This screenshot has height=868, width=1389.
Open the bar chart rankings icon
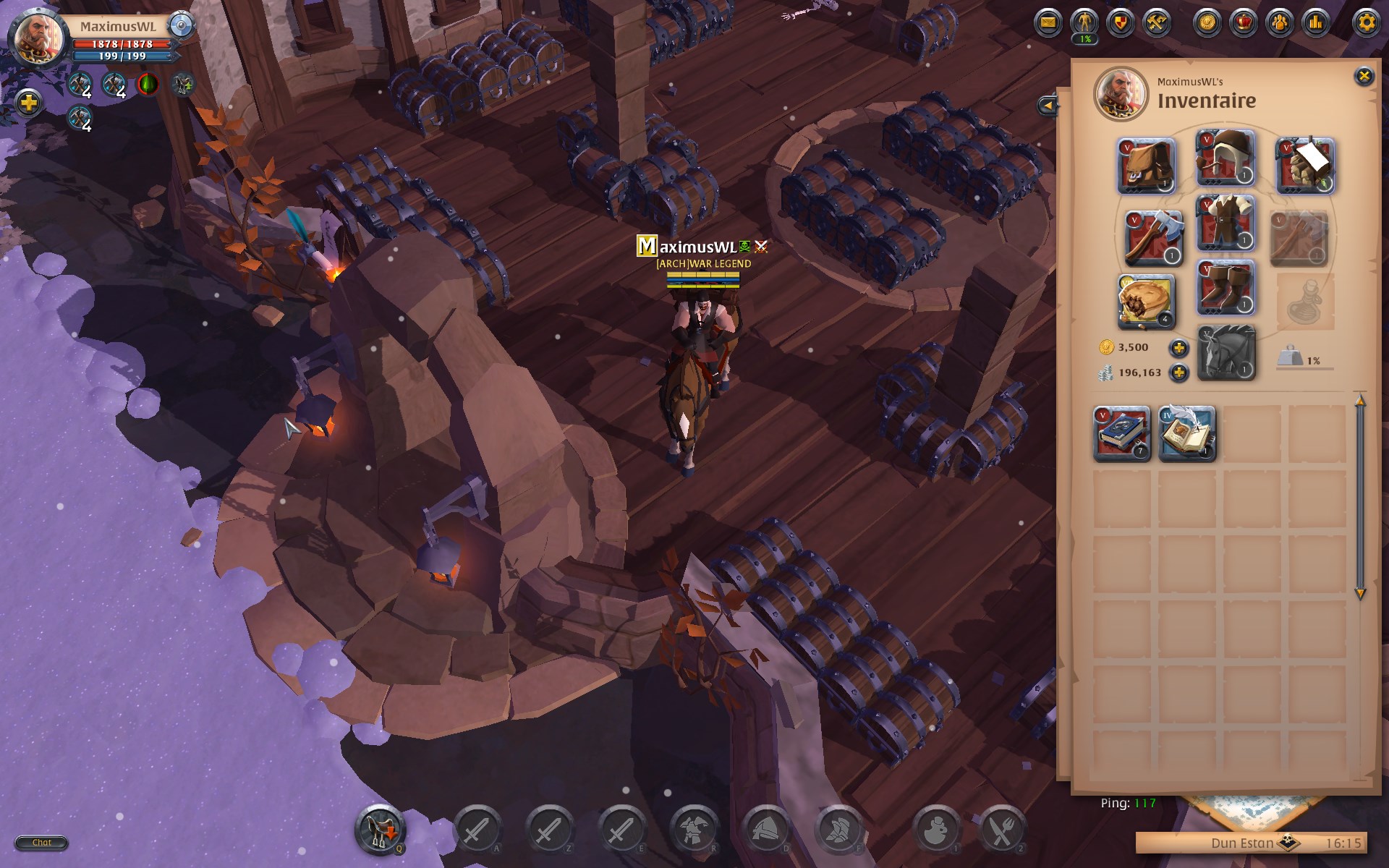(x=1315, y=22)
